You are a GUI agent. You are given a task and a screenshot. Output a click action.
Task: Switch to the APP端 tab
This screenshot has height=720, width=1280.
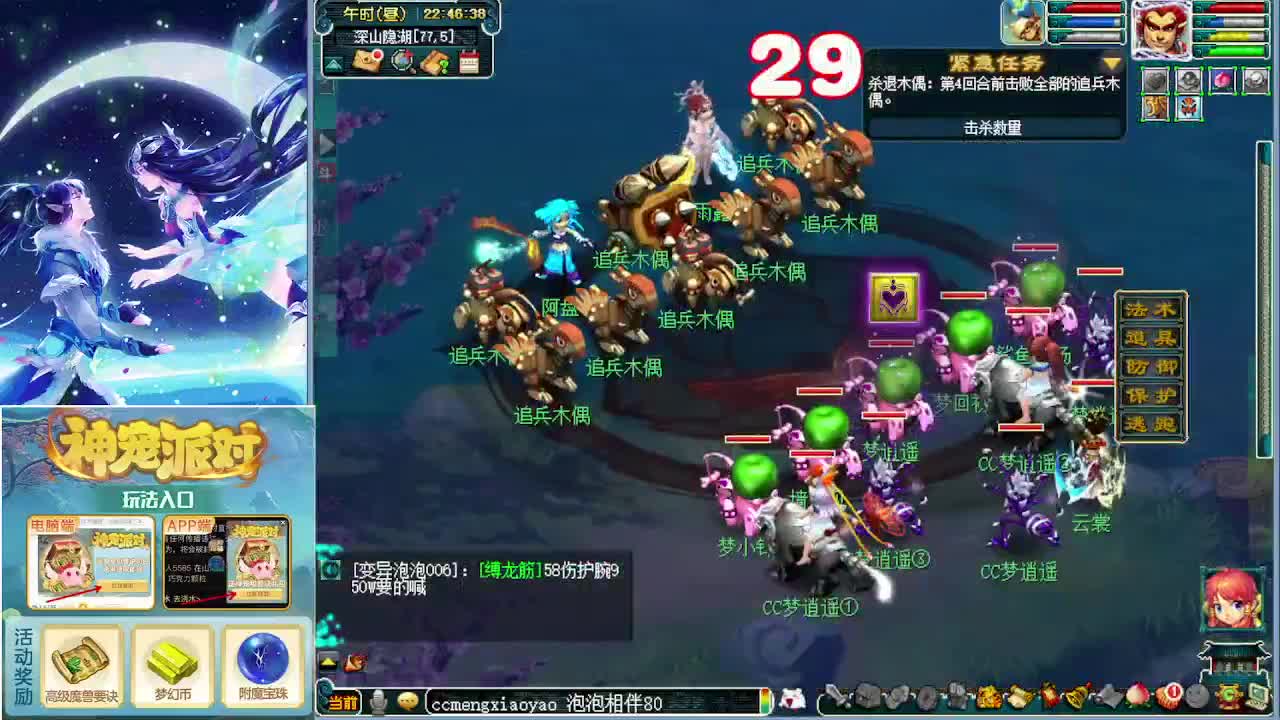pos(190,527)
